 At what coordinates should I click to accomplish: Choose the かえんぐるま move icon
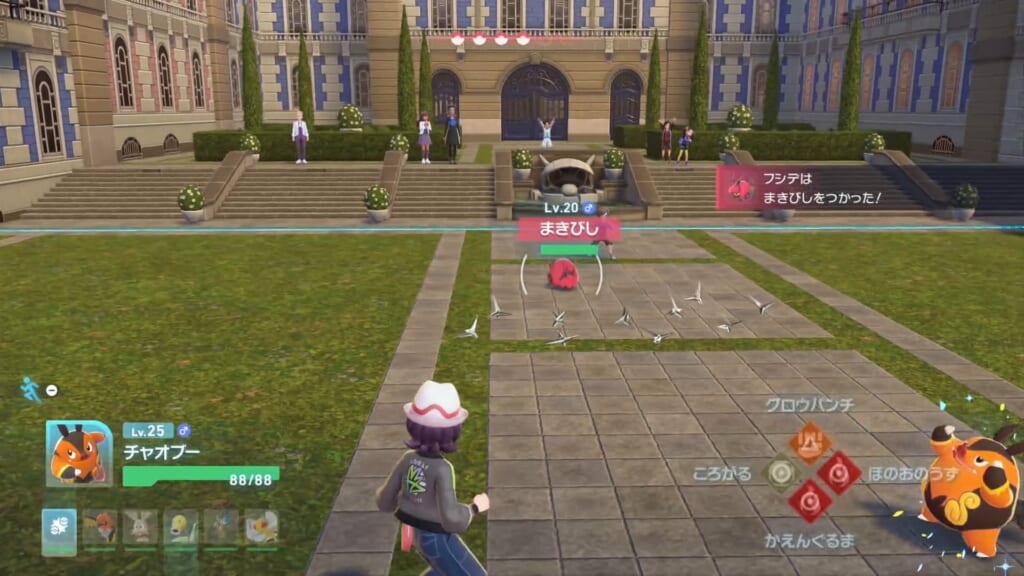click(x=810, y=501)
